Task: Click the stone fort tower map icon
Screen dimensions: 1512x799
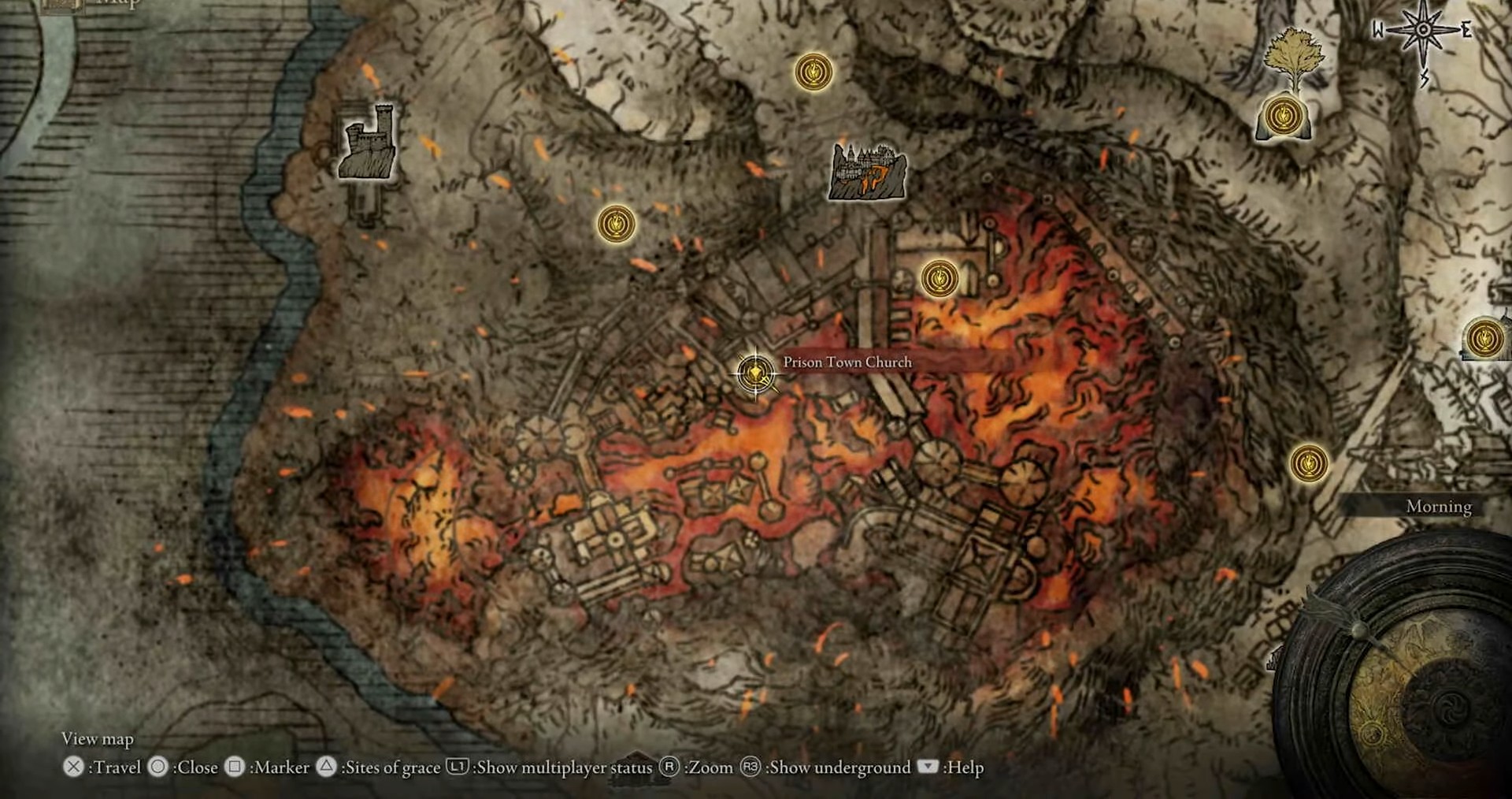Action: tap(366, 143)
